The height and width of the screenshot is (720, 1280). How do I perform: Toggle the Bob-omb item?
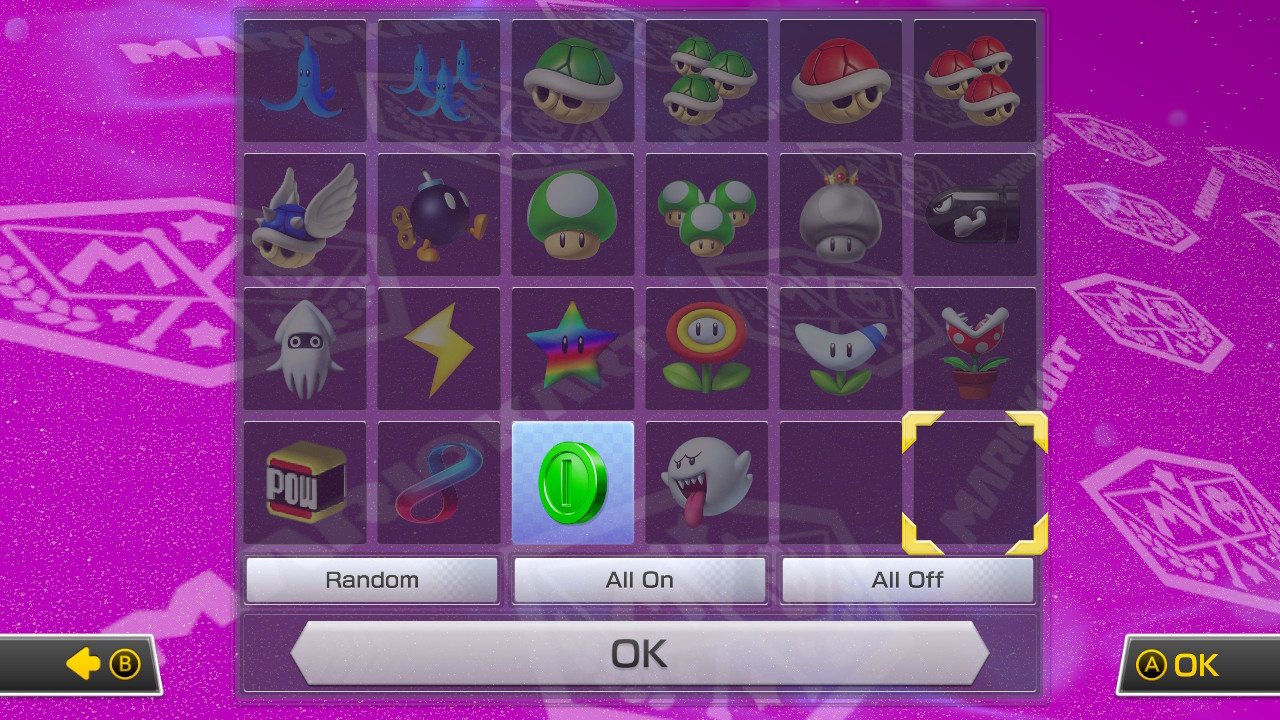(x=438, y=214)
